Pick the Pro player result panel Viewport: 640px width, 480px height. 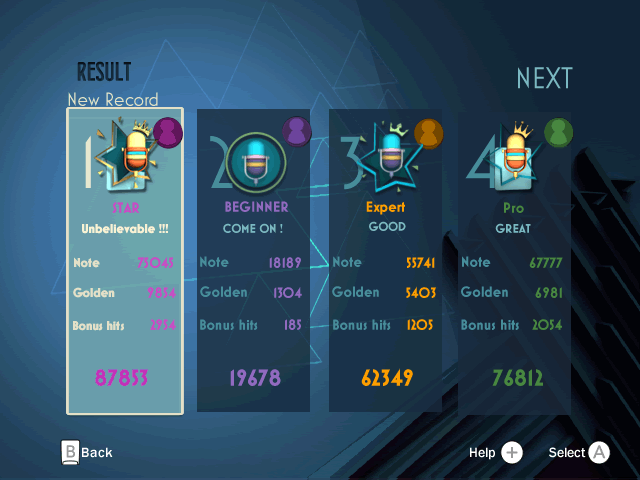coord(514,260)
